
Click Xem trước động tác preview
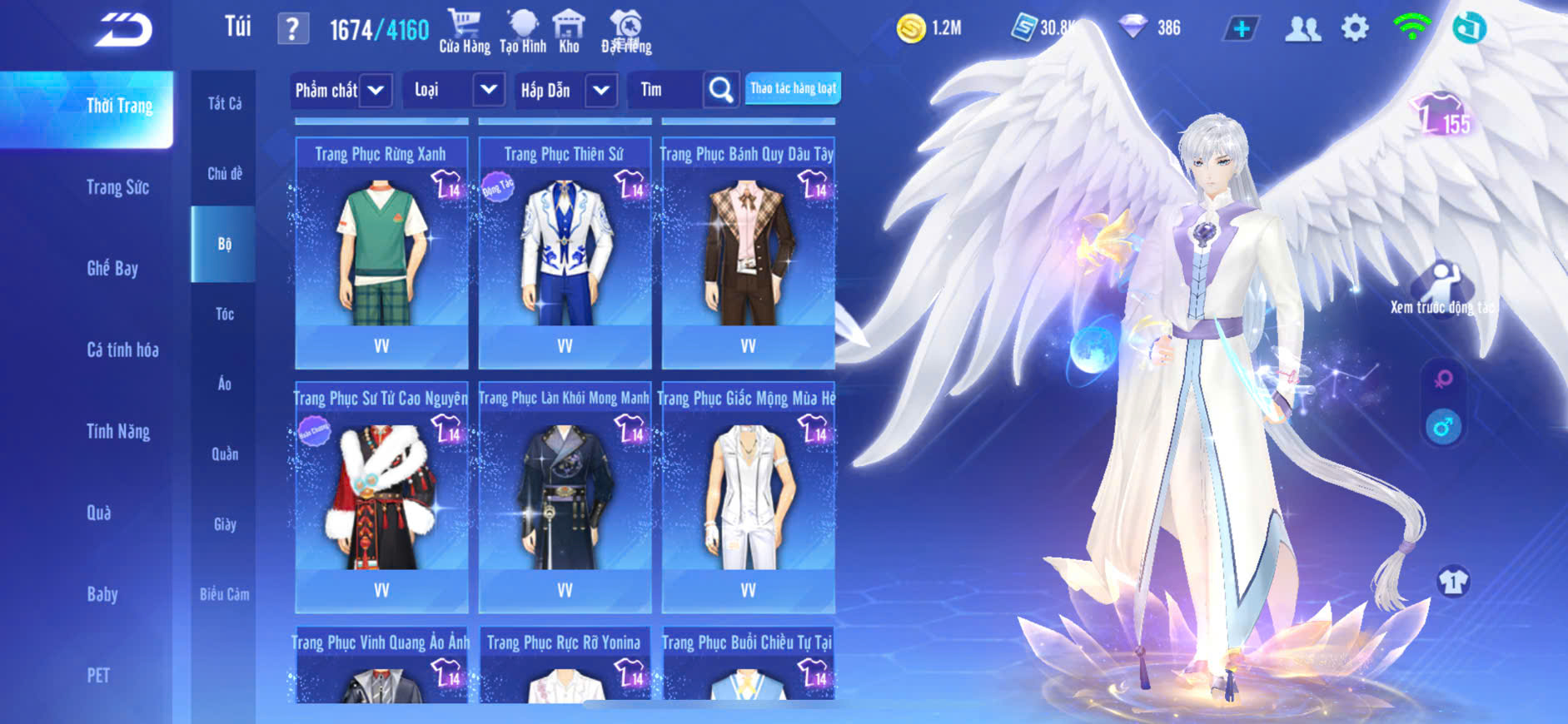[1441, 288]
